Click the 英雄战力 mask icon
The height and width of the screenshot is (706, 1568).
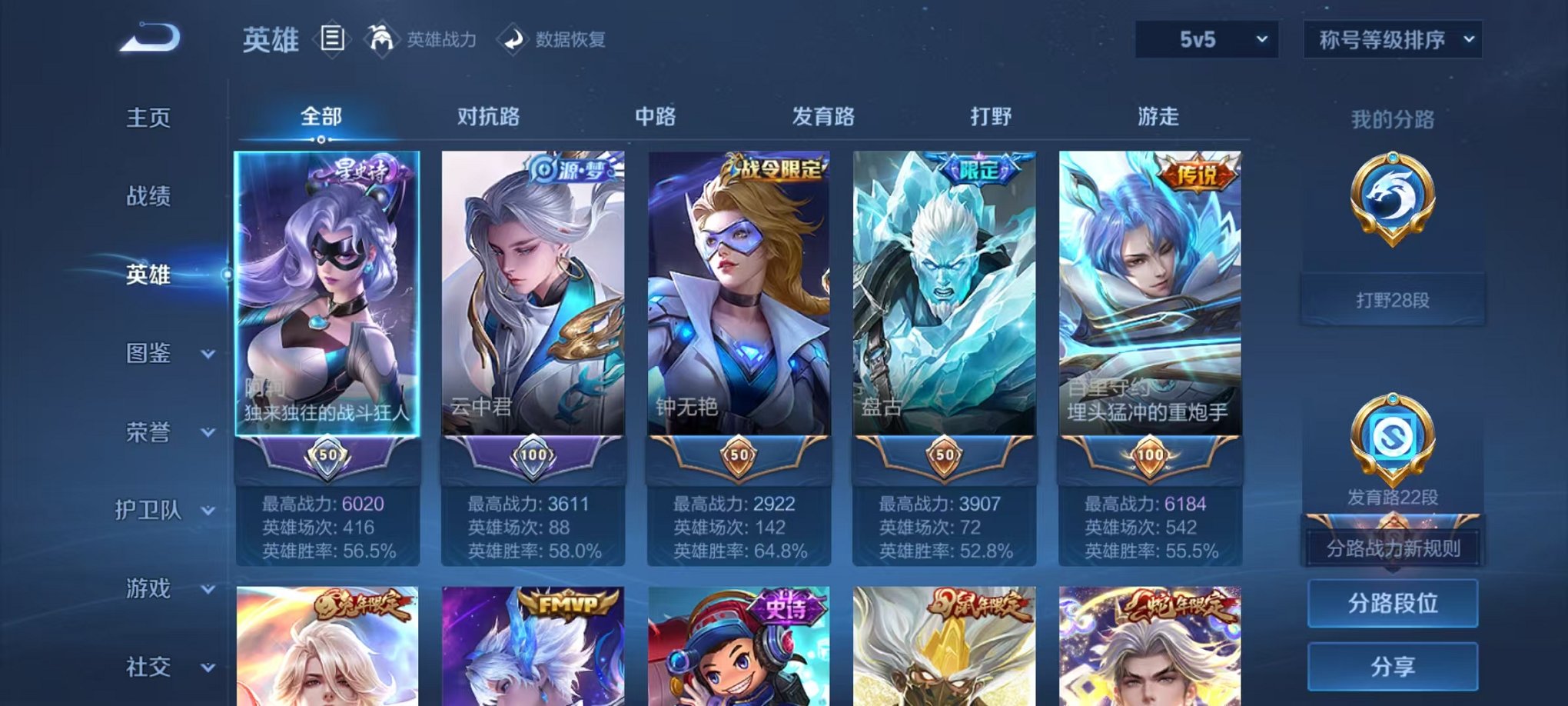click(x=382, y=37)
